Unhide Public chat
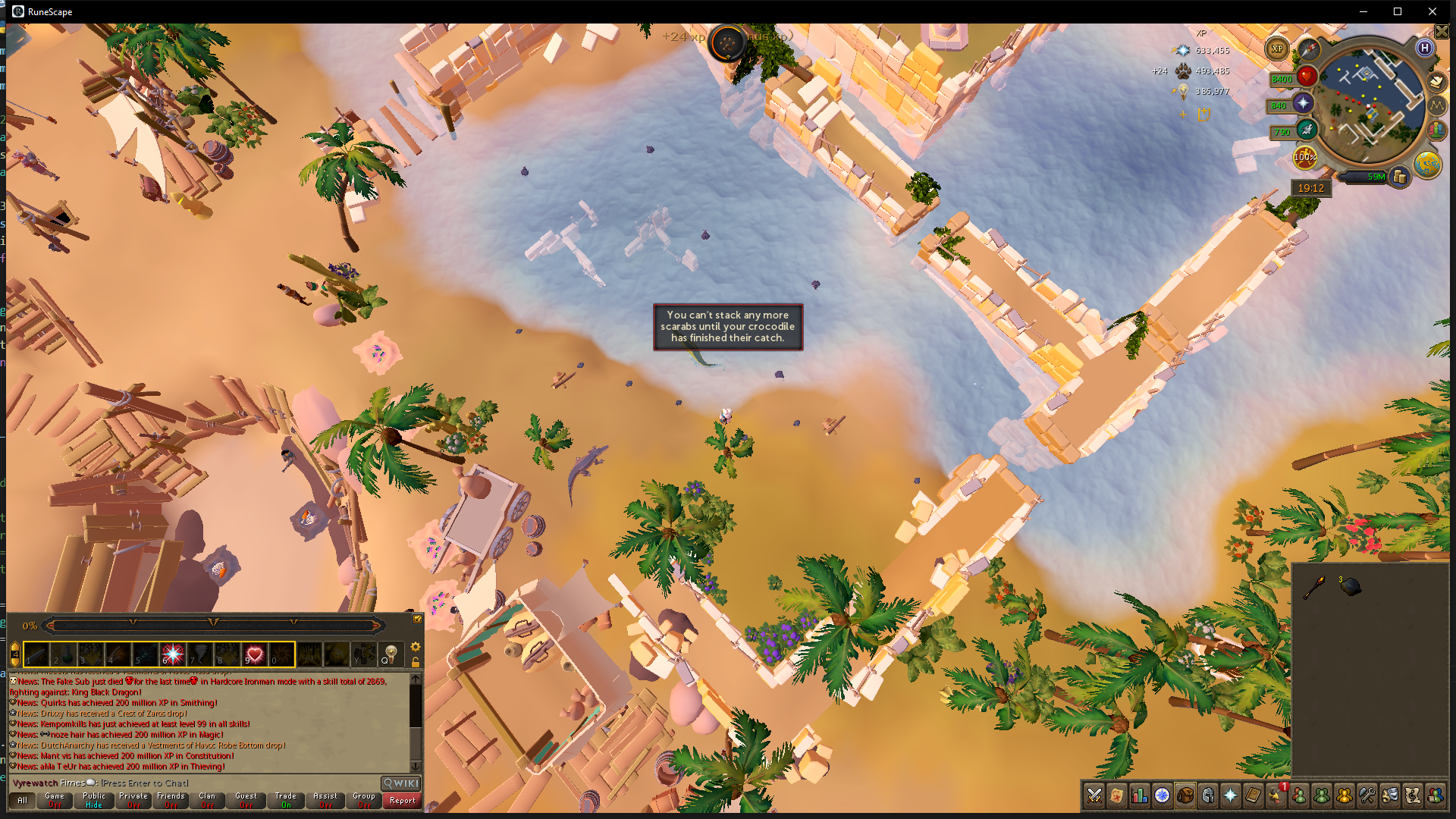The width and height of the screenshot is (1456, 819). coord(93,800)
